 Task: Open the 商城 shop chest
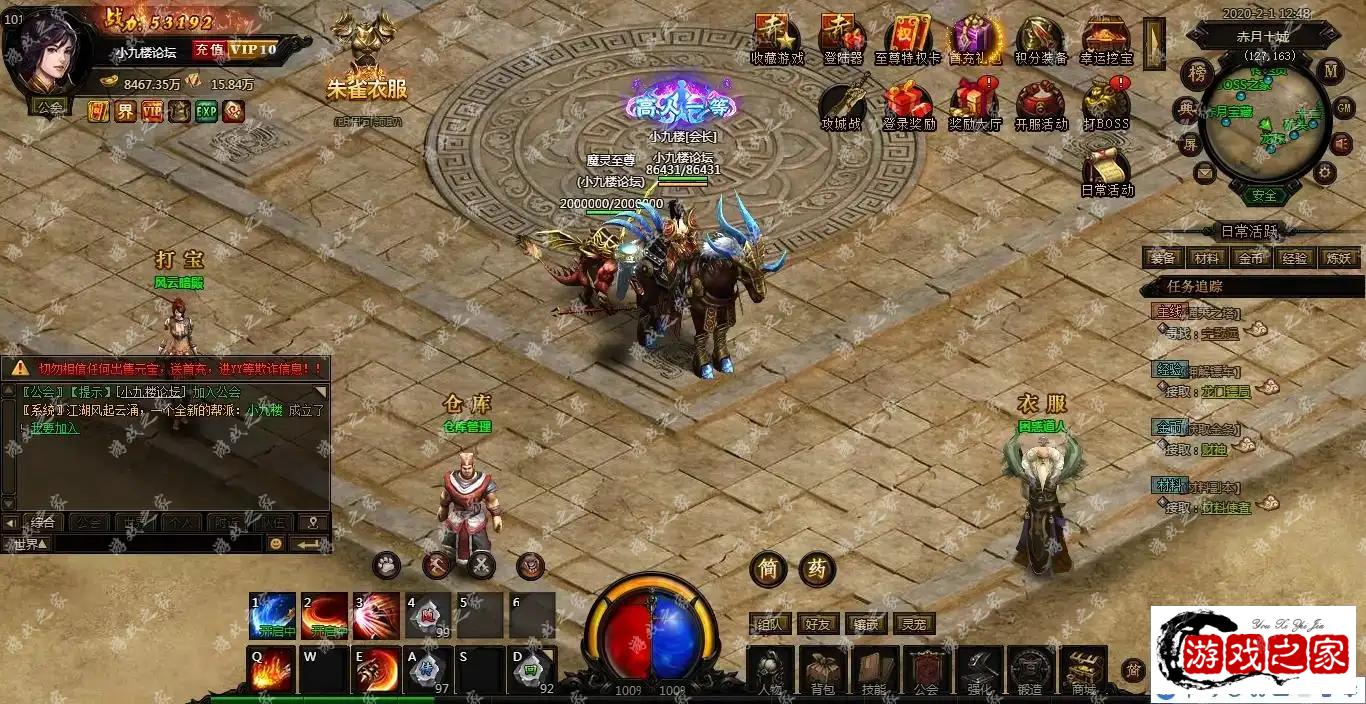pyautogui.click(x=1083, y=669)
